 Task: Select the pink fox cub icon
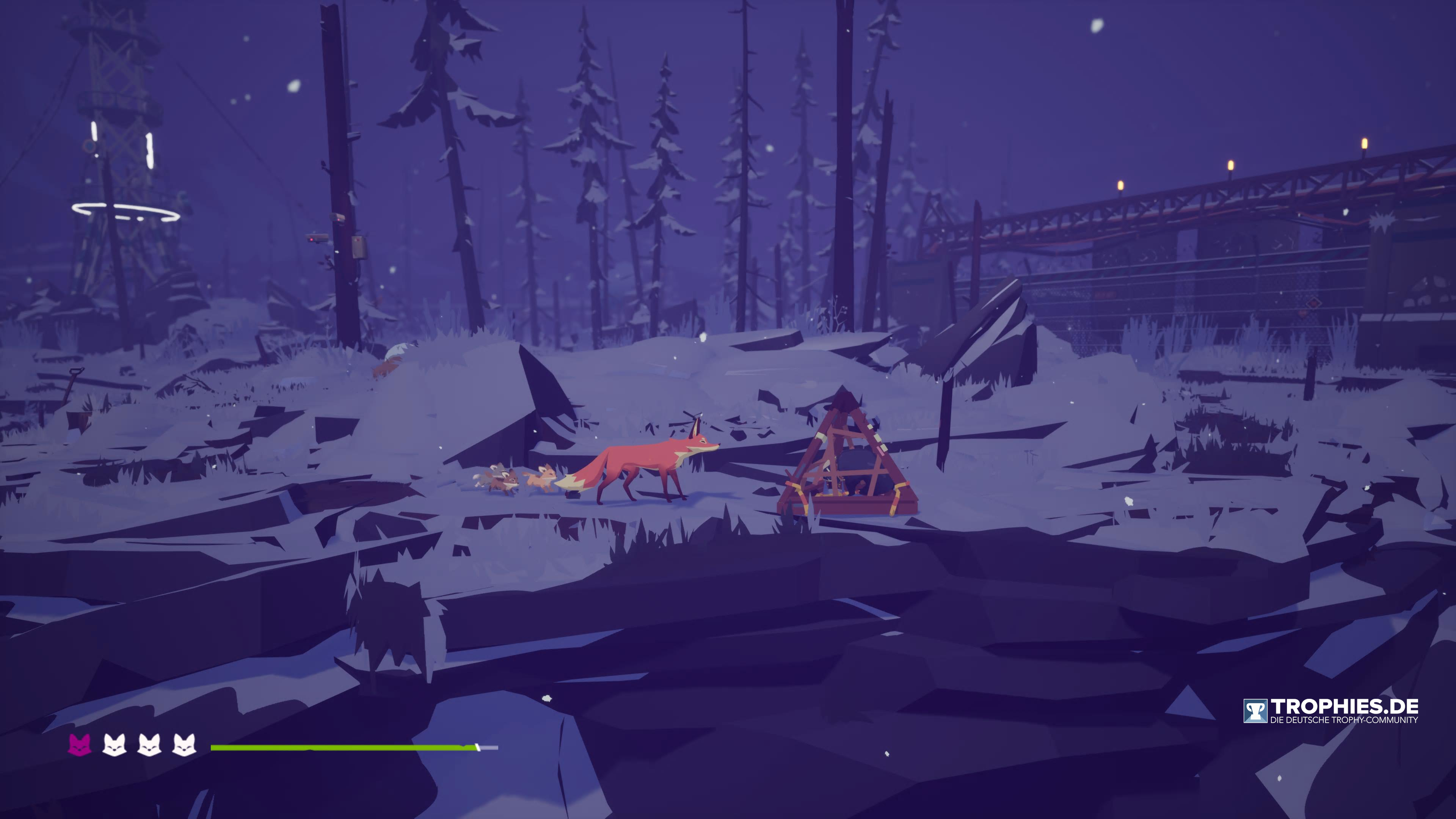point(80,745)
